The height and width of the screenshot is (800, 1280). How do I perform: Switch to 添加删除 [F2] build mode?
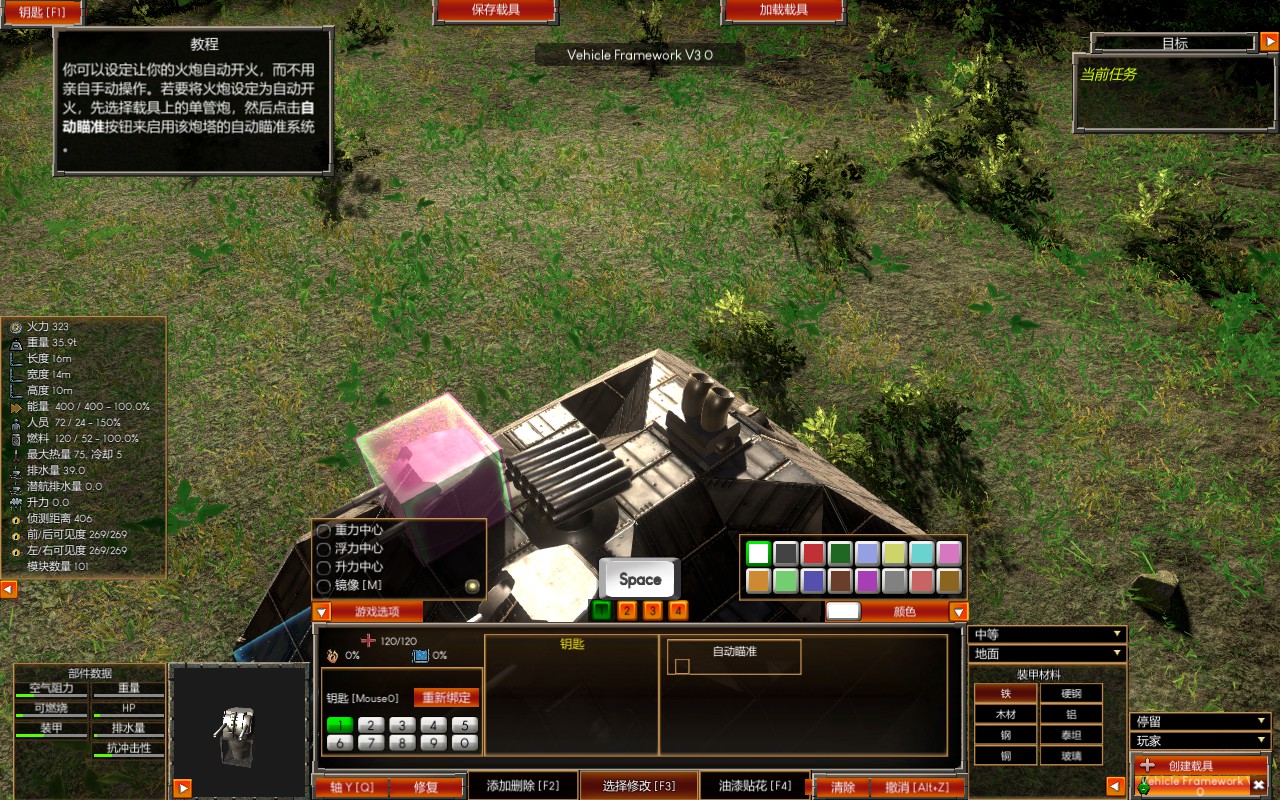coord(523,786)
